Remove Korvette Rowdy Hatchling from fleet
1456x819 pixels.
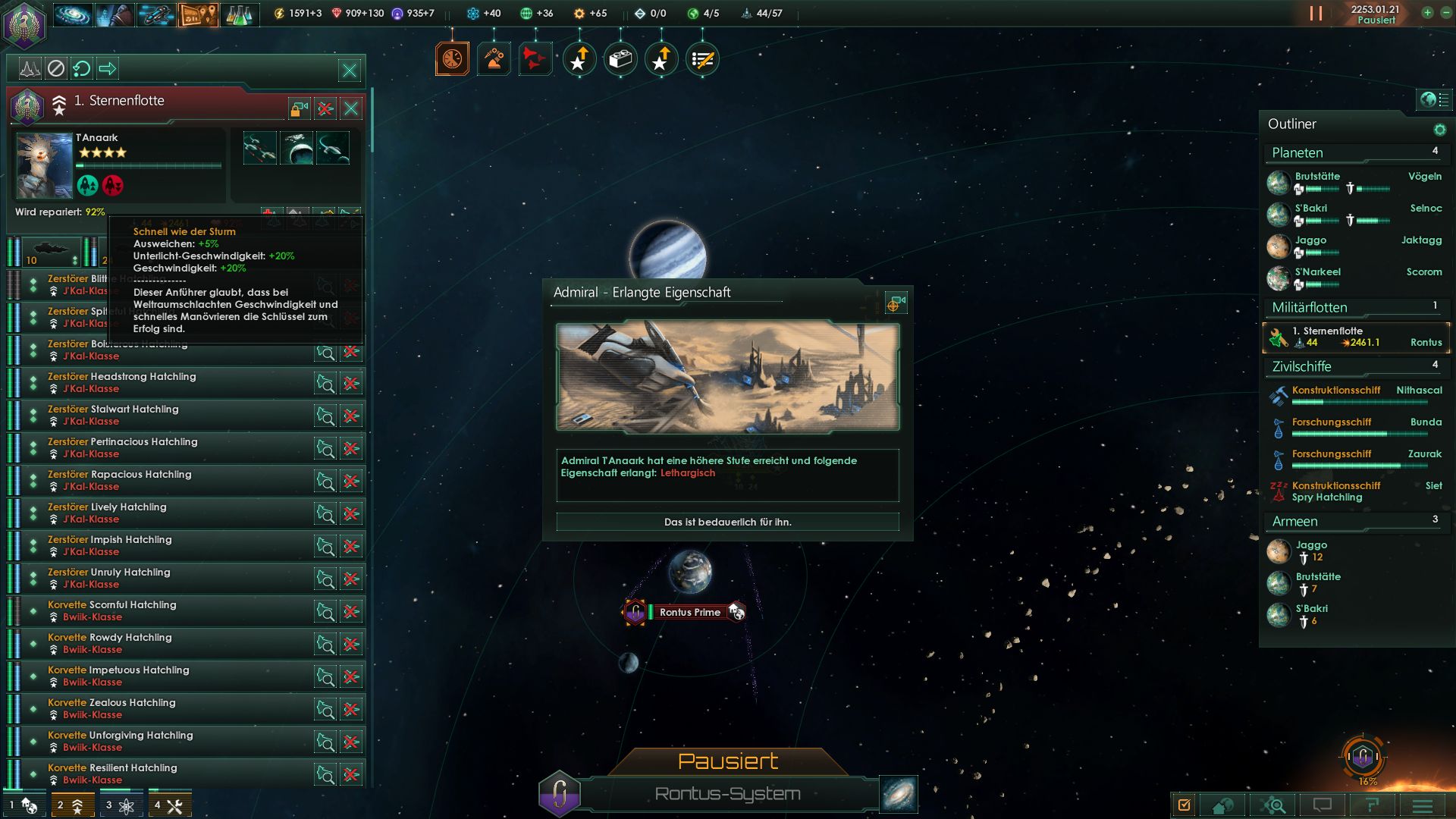click(351, 644)
